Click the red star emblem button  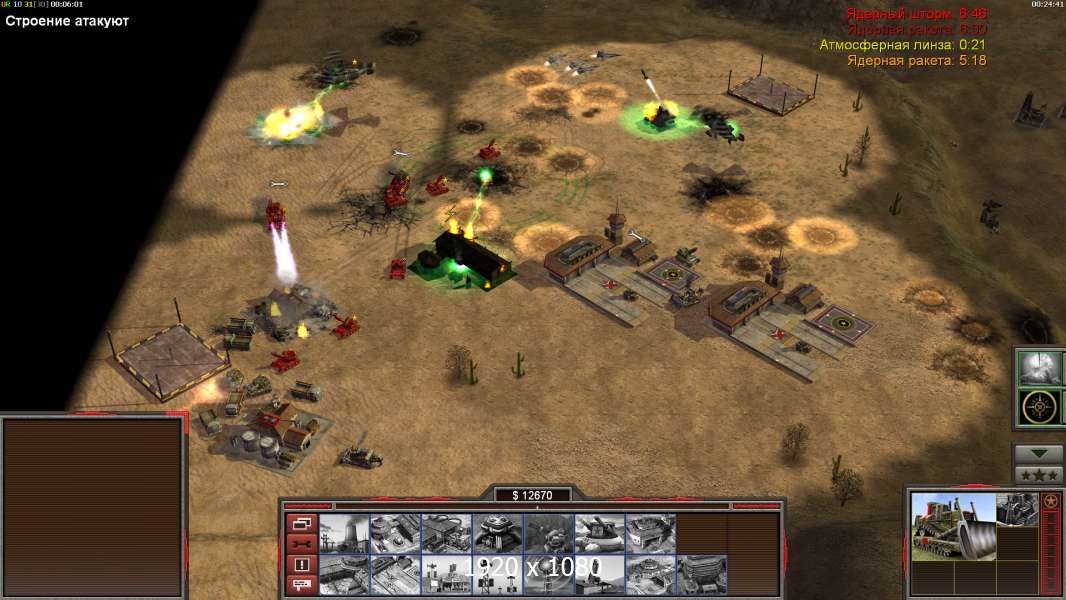pyautogui.click(x=1050, y=501)
